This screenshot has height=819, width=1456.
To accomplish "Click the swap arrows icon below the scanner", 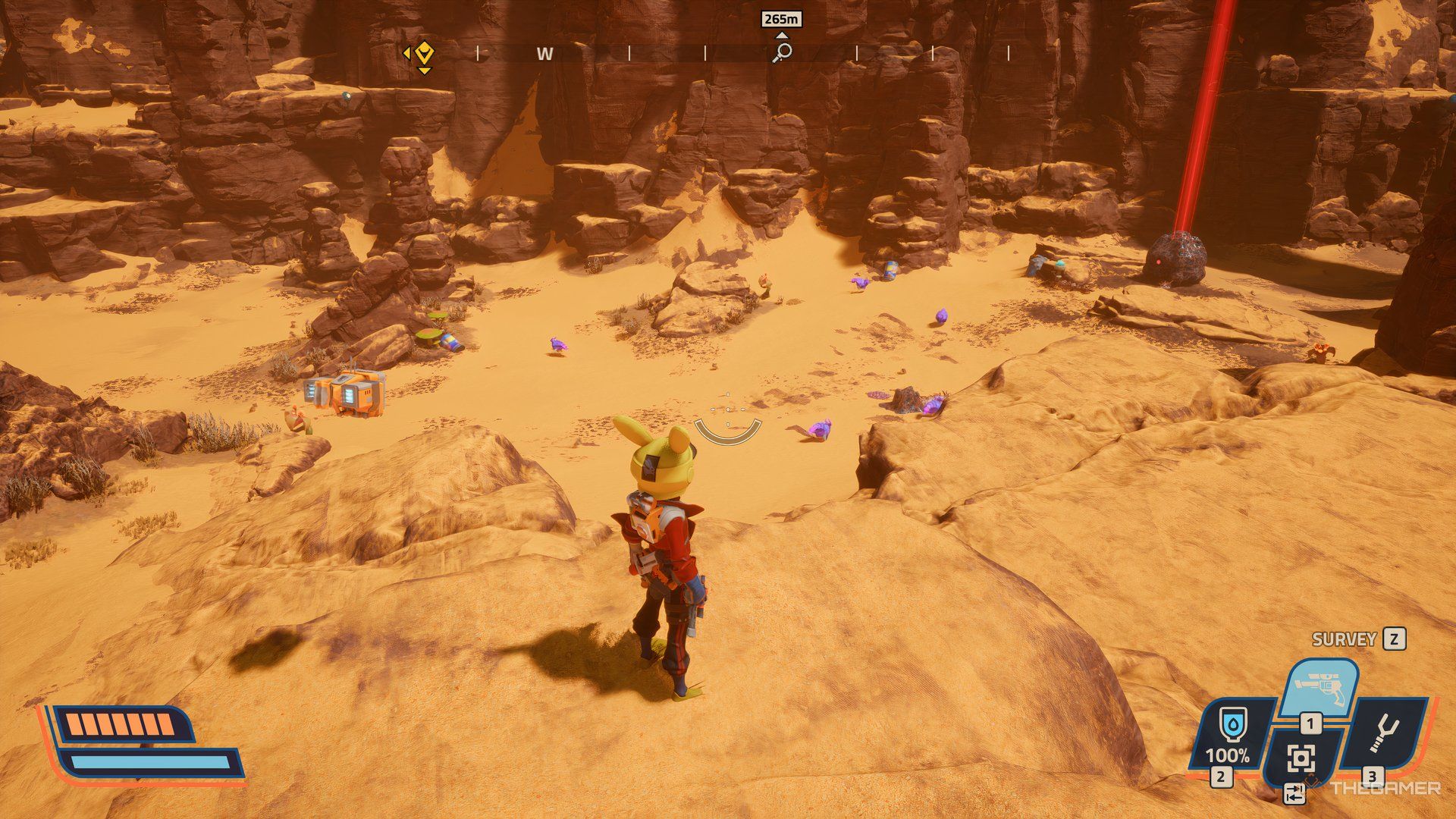I will [x=1294, y=794].
